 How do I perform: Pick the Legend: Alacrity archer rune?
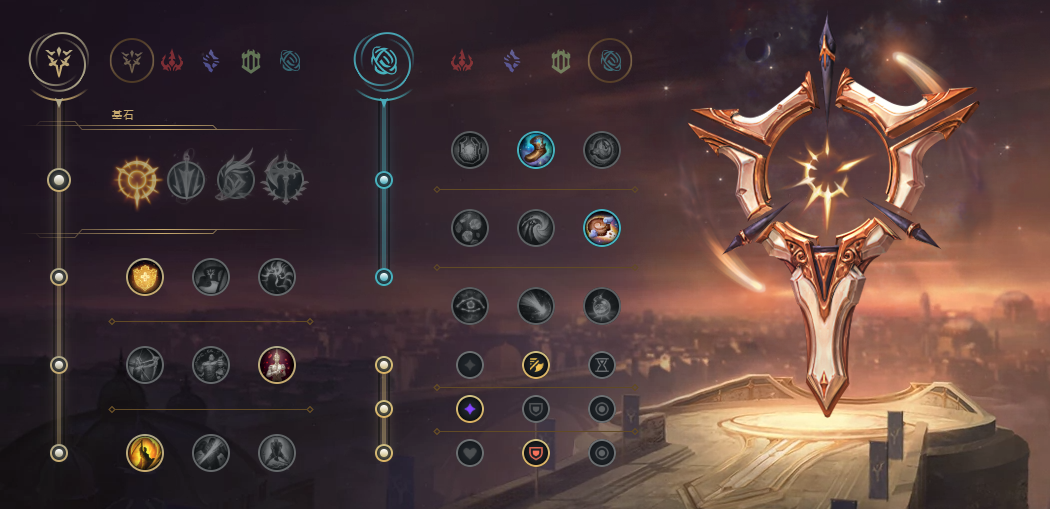145,365
